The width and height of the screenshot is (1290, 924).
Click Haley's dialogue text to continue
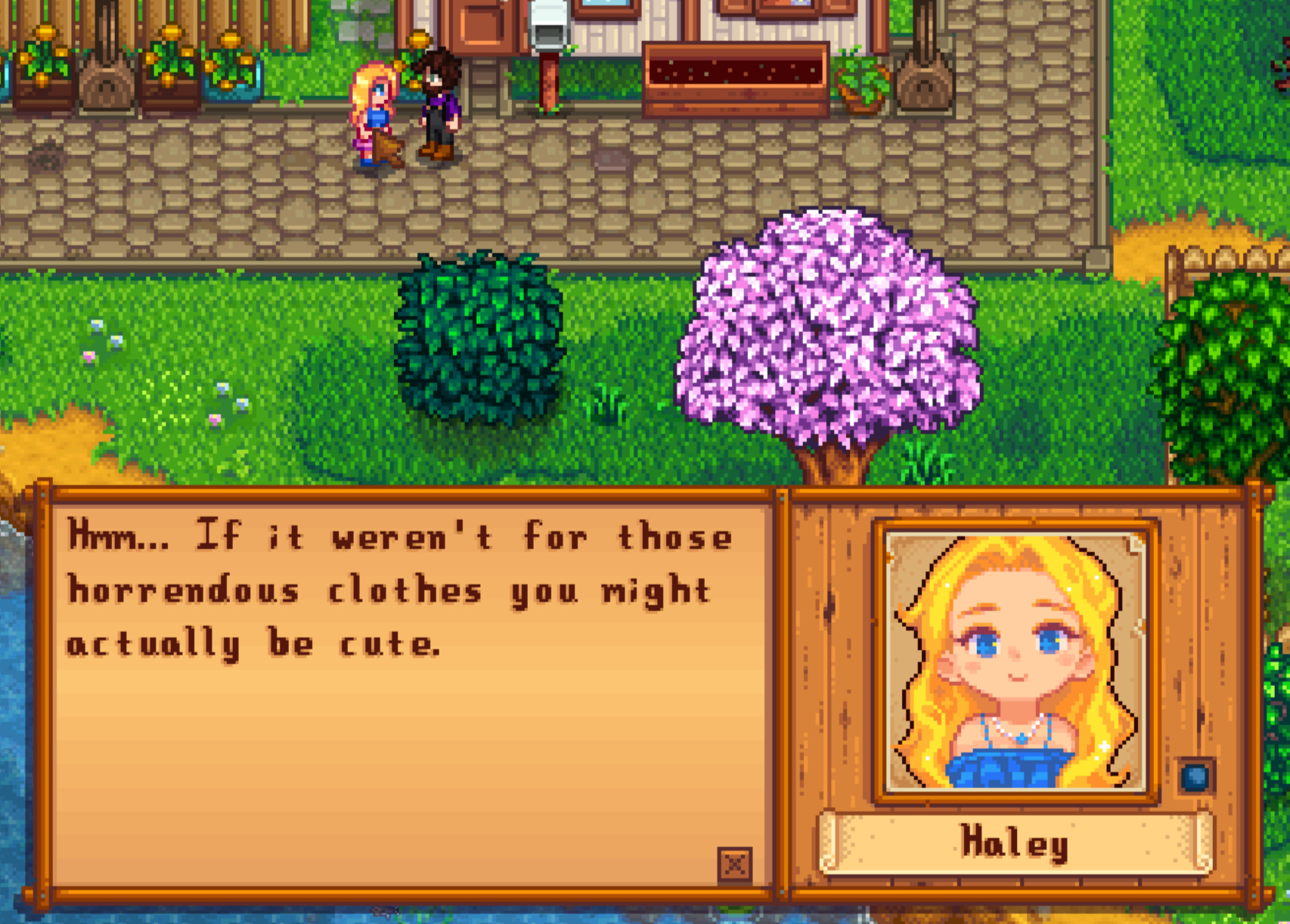(x=399, y=591)
